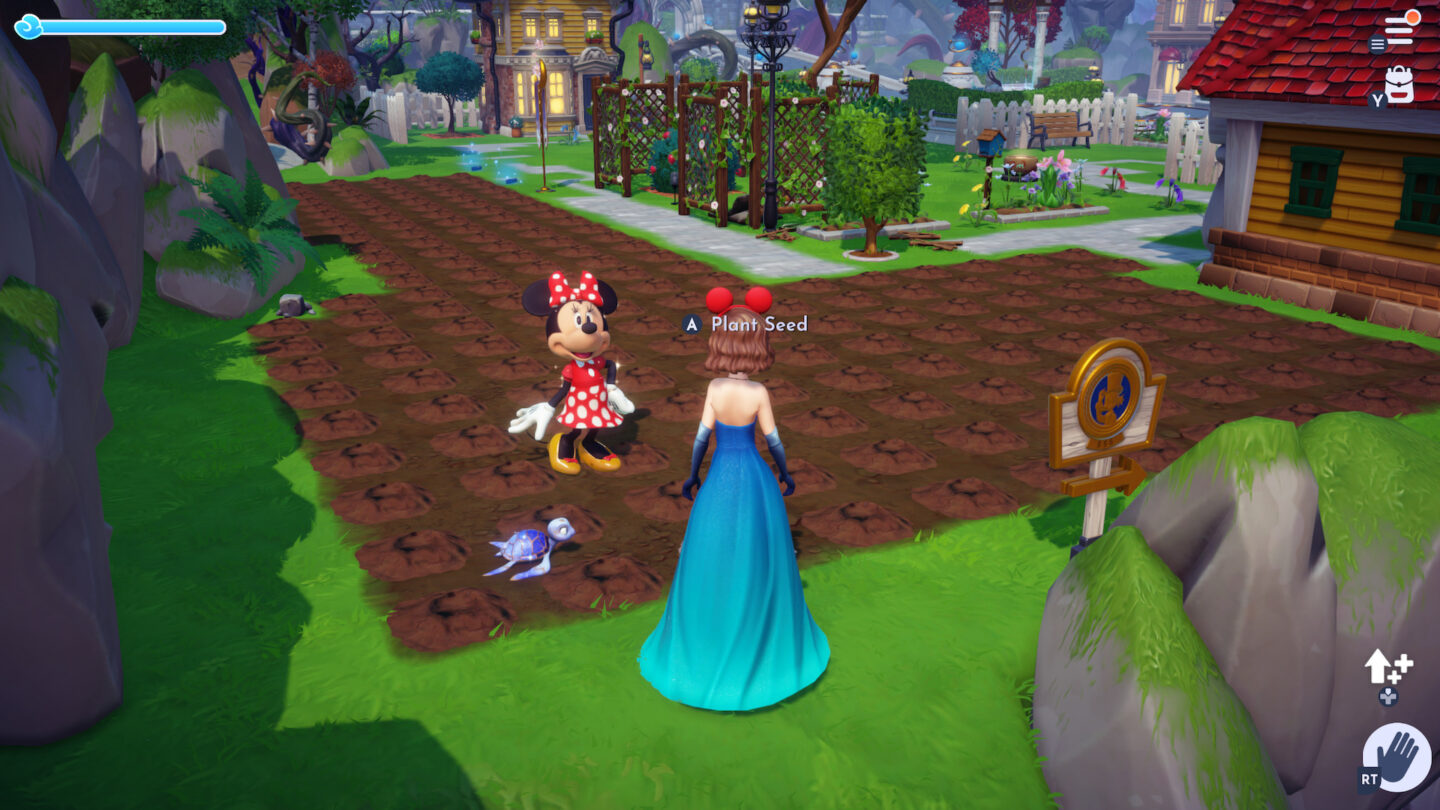Click the RT button badge under the hand
The width and height of the screenshot is (1440, 810).
click(x=1367, y=778)
